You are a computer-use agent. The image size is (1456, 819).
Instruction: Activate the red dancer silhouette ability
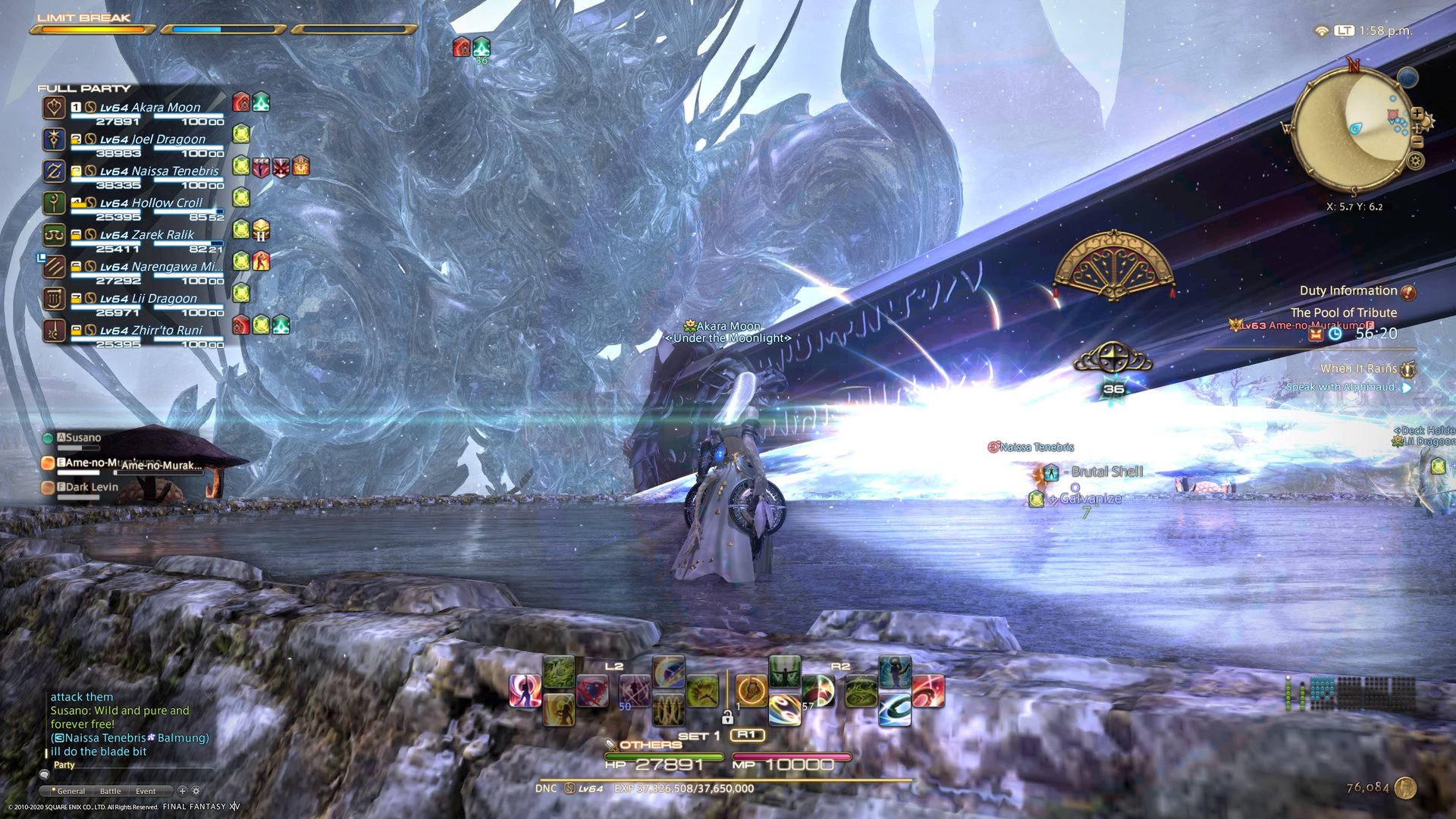[x=525, y=690]
